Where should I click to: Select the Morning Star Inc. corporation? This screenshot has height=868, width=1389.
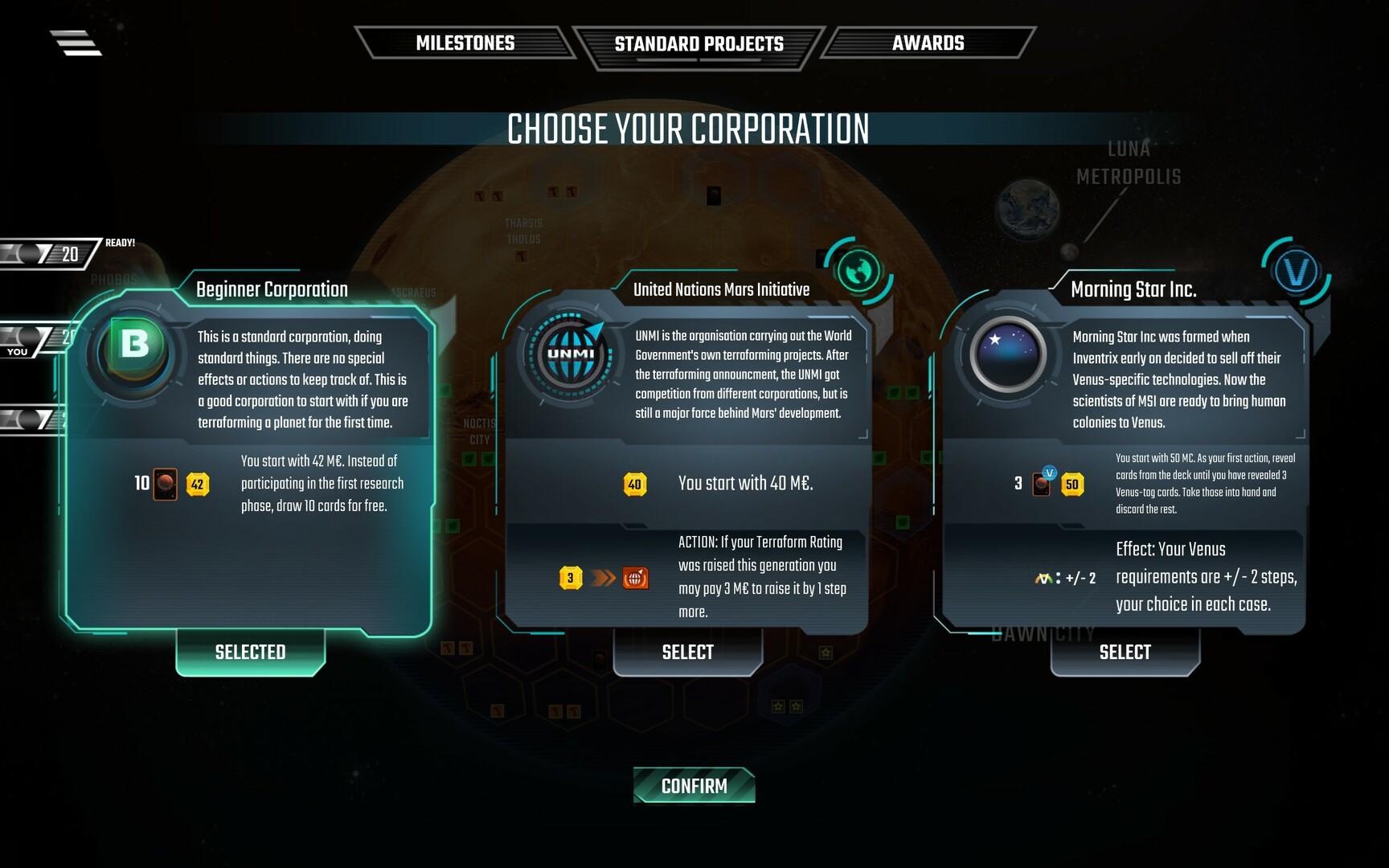[1125, 653]
